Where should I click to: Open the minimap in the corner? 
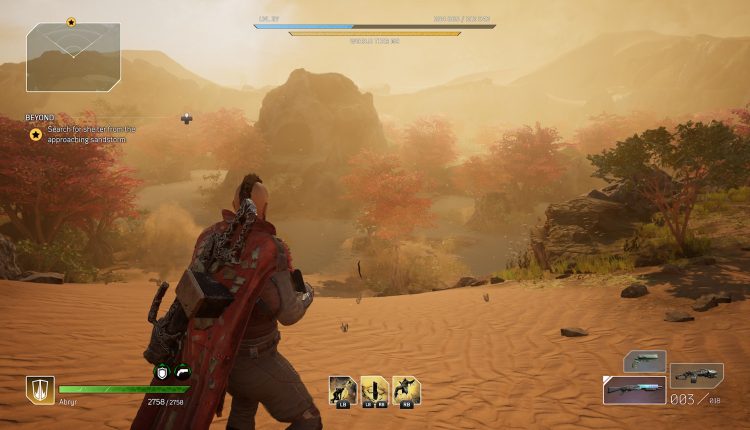[x=73, y=58]
